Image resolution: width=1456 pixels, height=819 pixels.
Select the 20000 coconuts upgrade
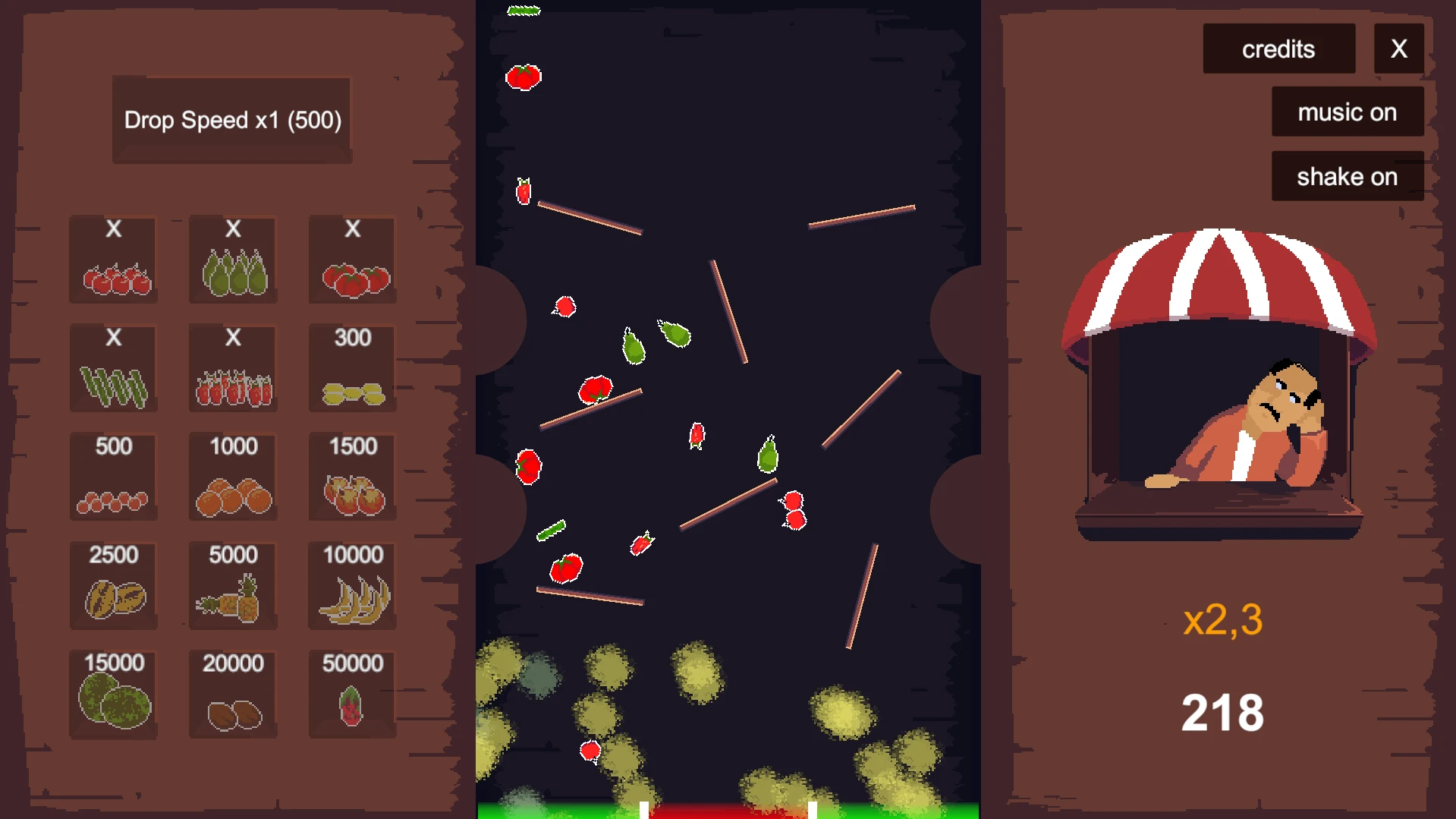[233, 694]
